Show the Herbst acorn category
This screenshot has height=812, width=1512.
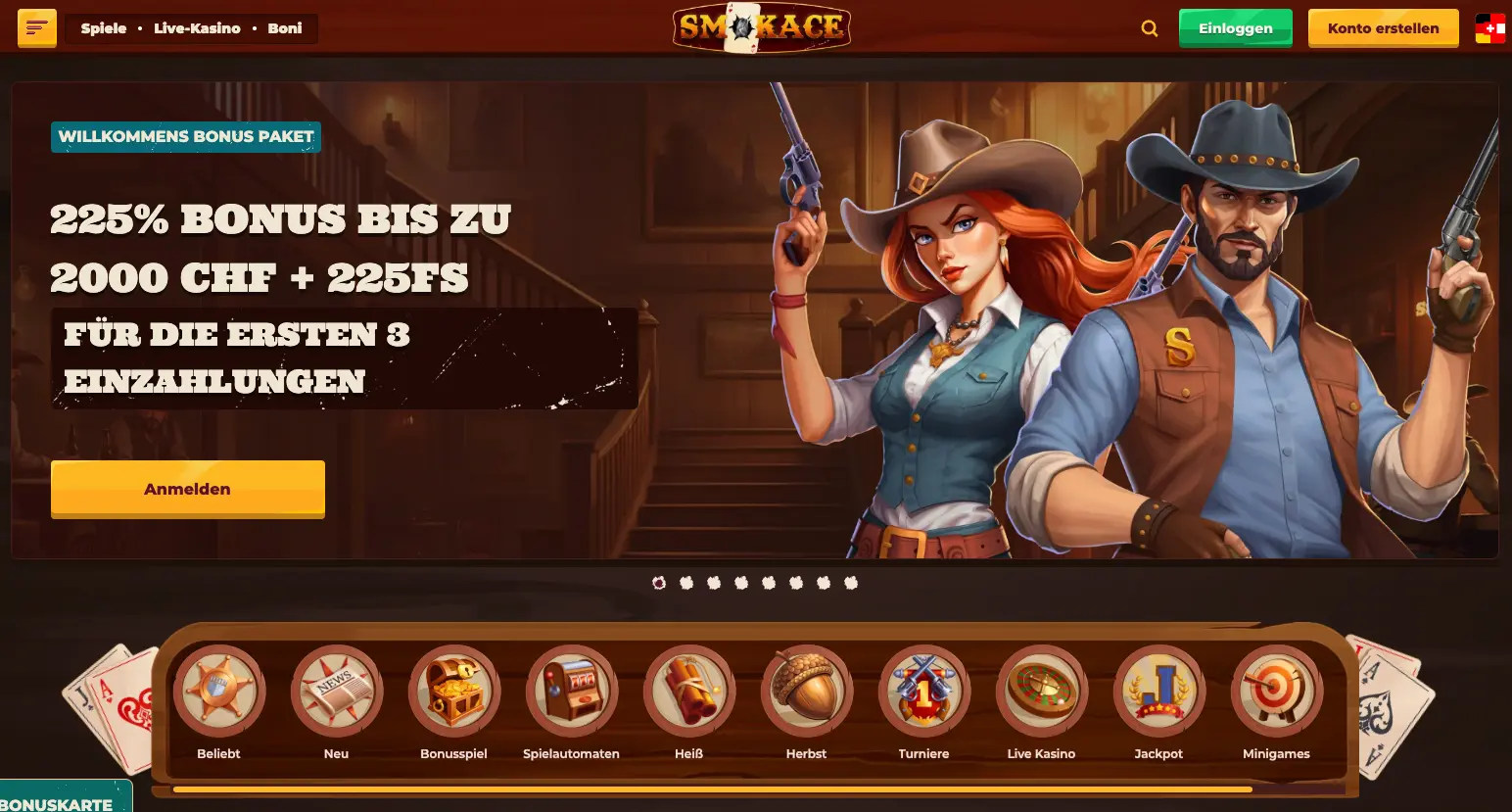click(806, 692)
